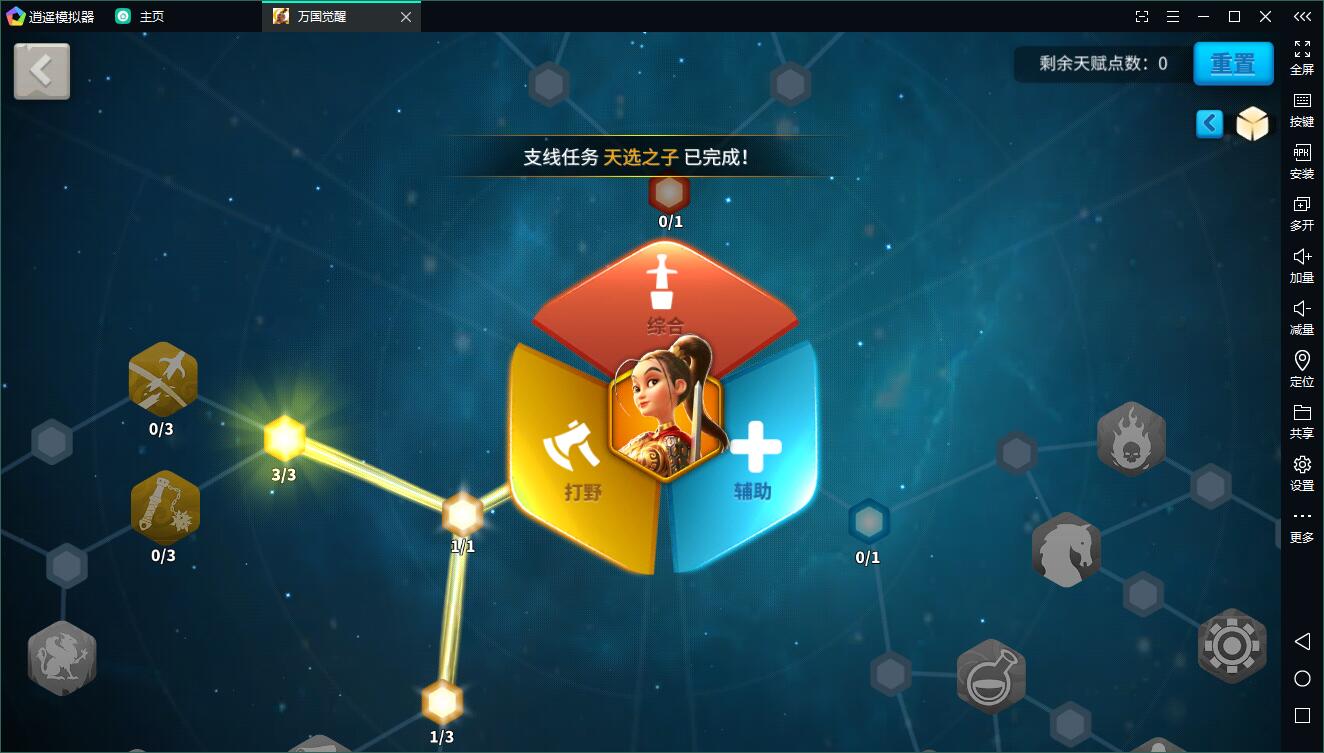Select the 1/3 glowing talent node

(x=441, y=702)
